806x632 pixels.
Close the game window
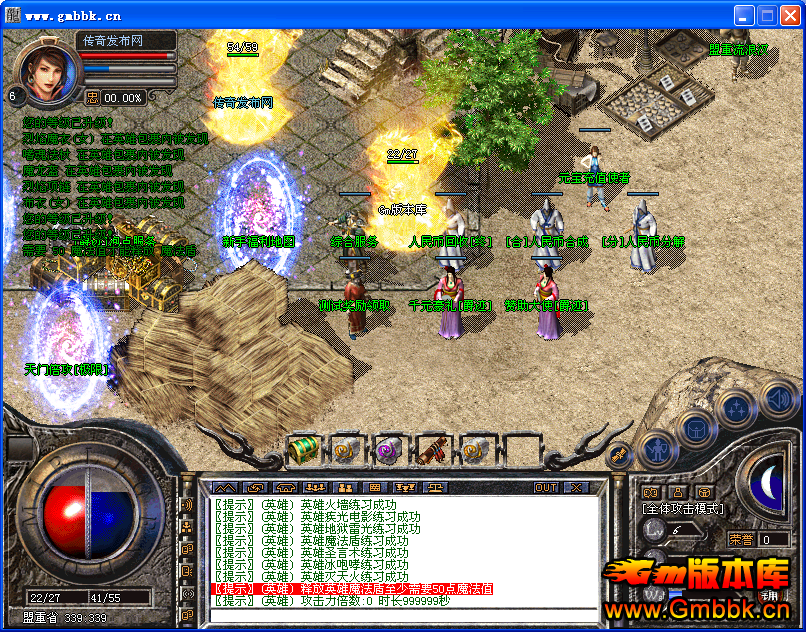789,15
